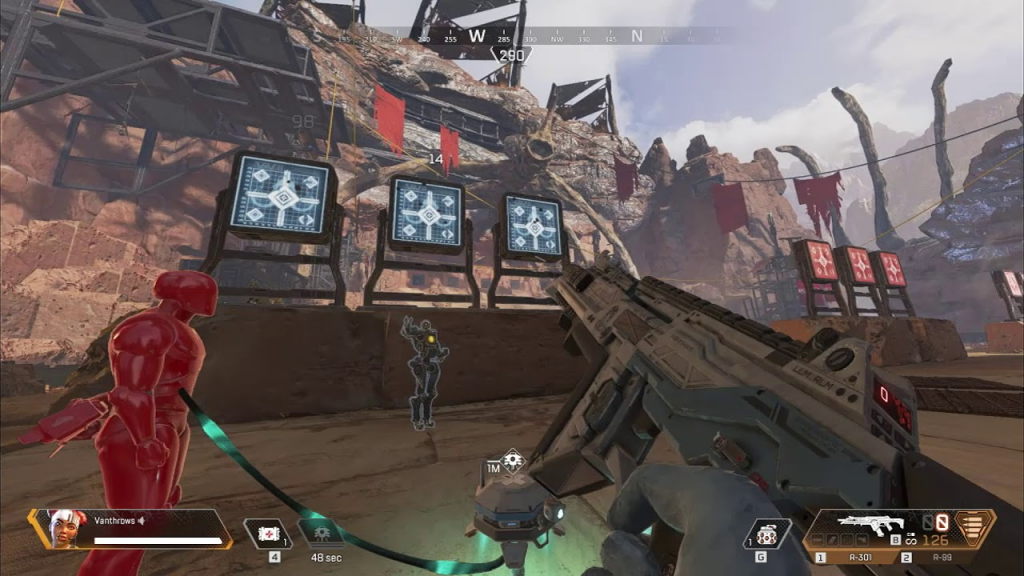
Task: Activate the D.O.C. heal drone tactical ability
Action: [x=322, y=534]
